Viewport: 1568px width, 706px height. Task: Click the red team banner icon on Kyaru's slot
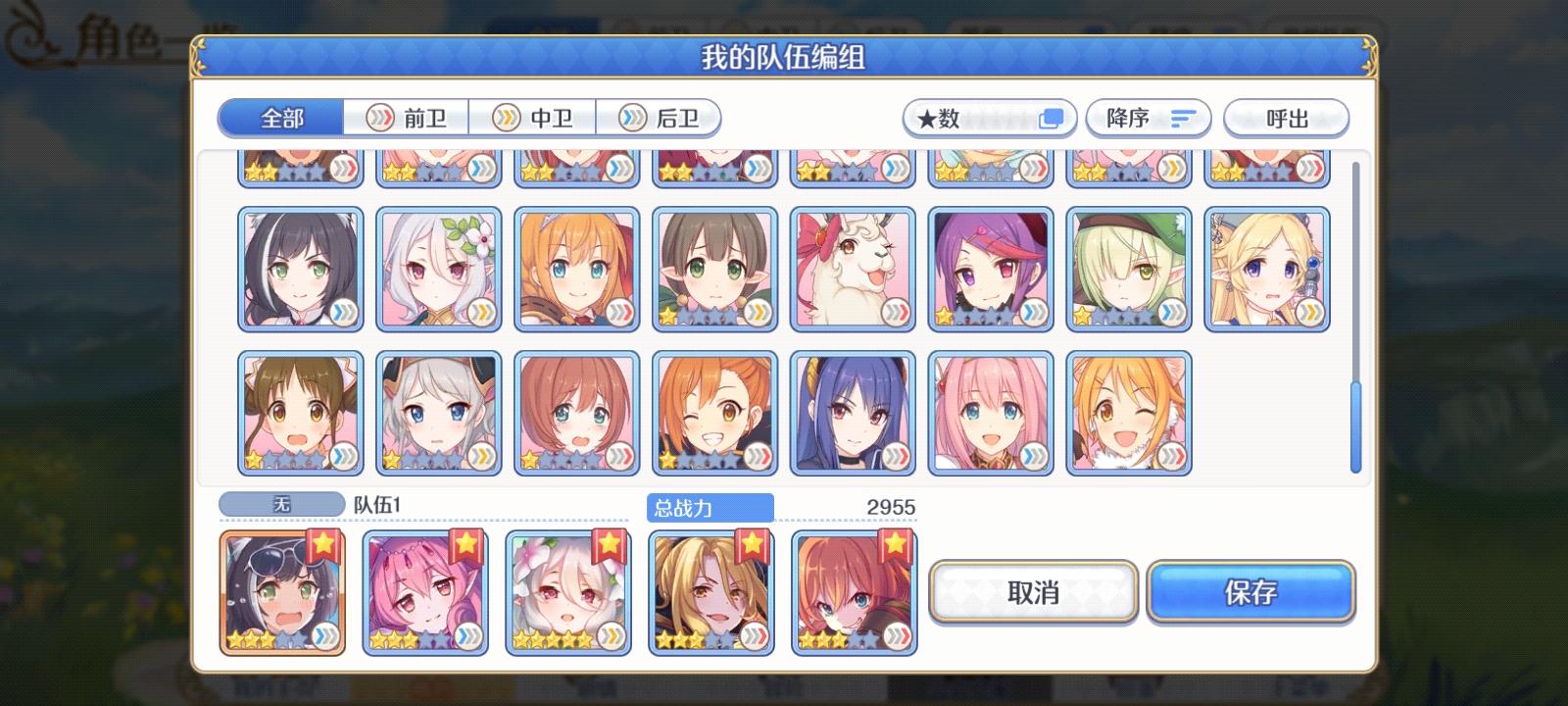tap(323, 545)
